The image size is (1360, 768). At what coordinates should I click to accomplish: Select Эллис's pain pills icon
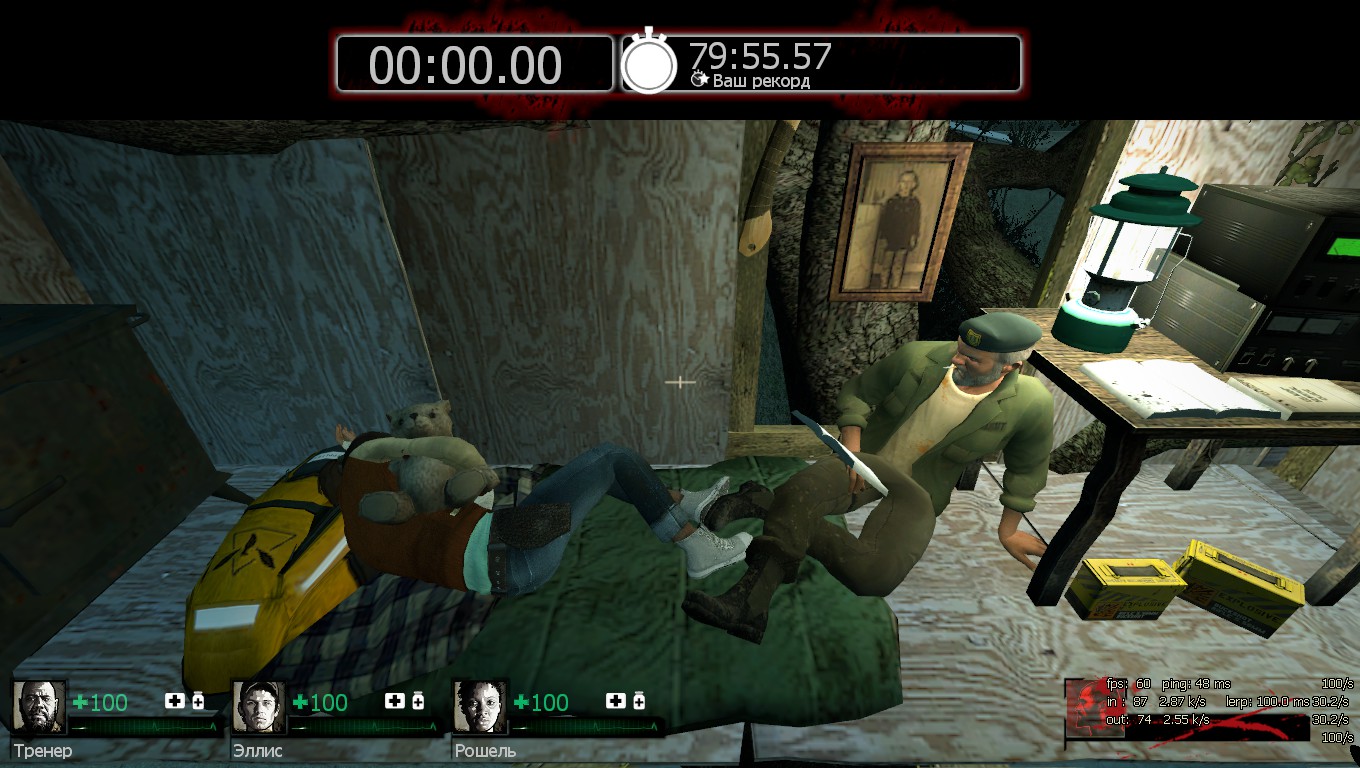[x=418, y=701]
